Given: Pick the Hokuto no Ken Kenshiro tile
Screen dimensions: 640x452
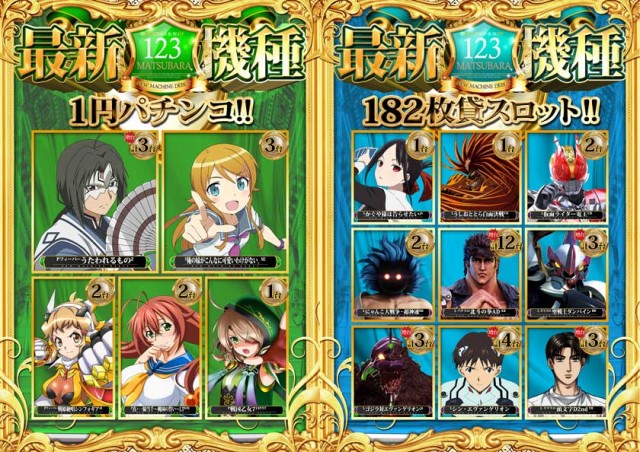Looking at the screenshot, I should point(479,271).
